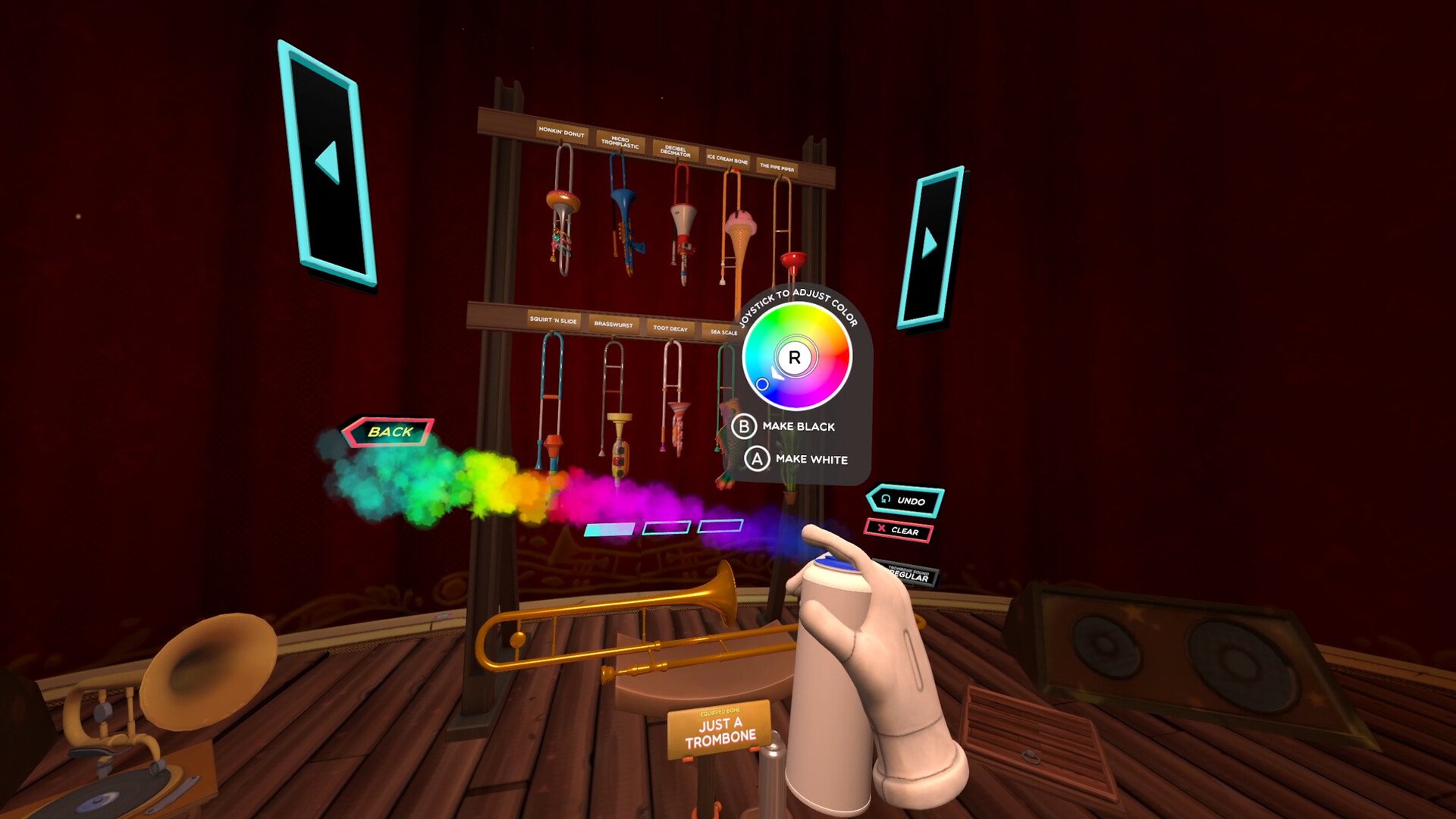Select the filled first page indicator

point(609,529)
